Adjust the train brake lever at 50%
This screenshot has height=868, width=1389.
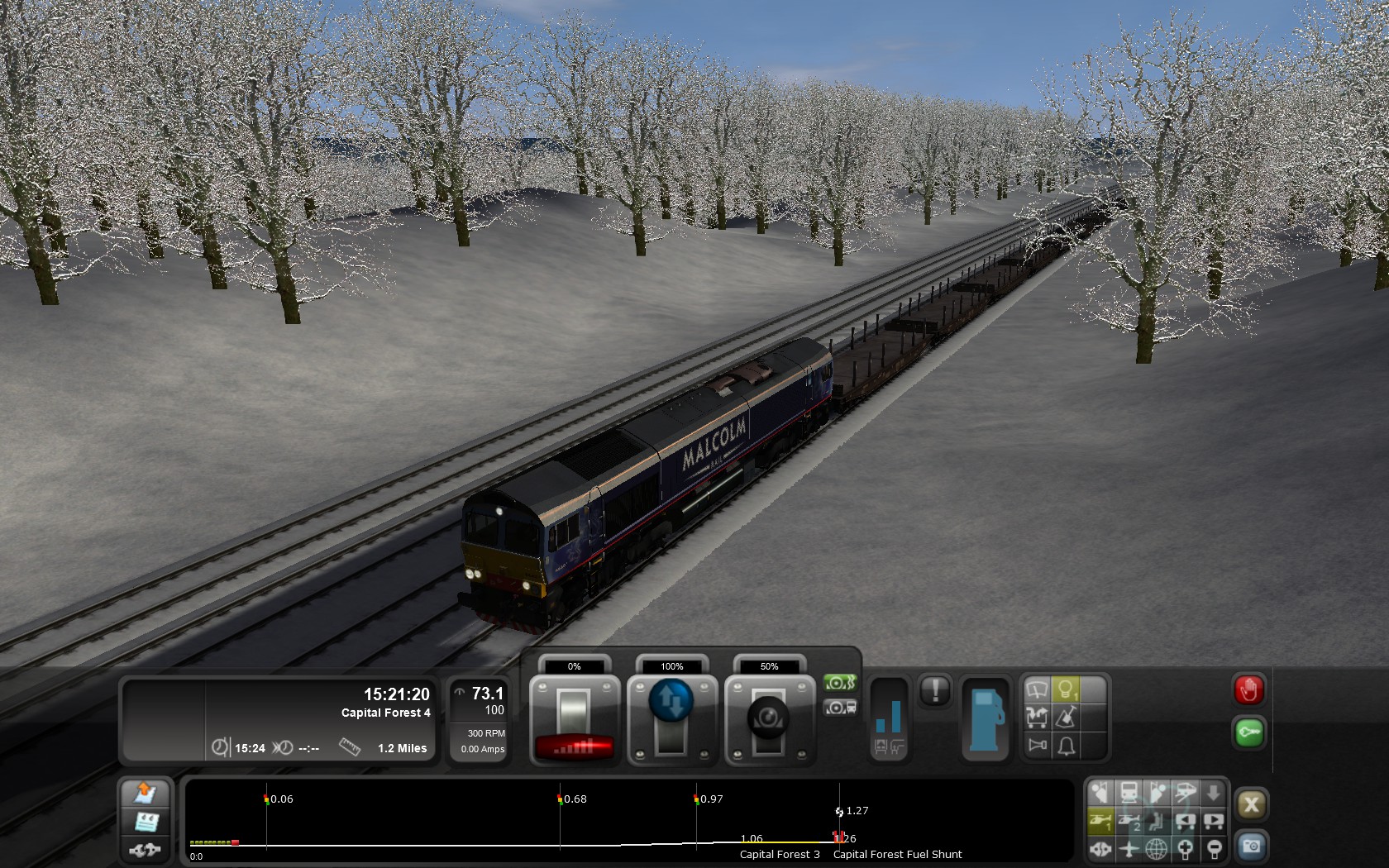[x=768, y=716]
